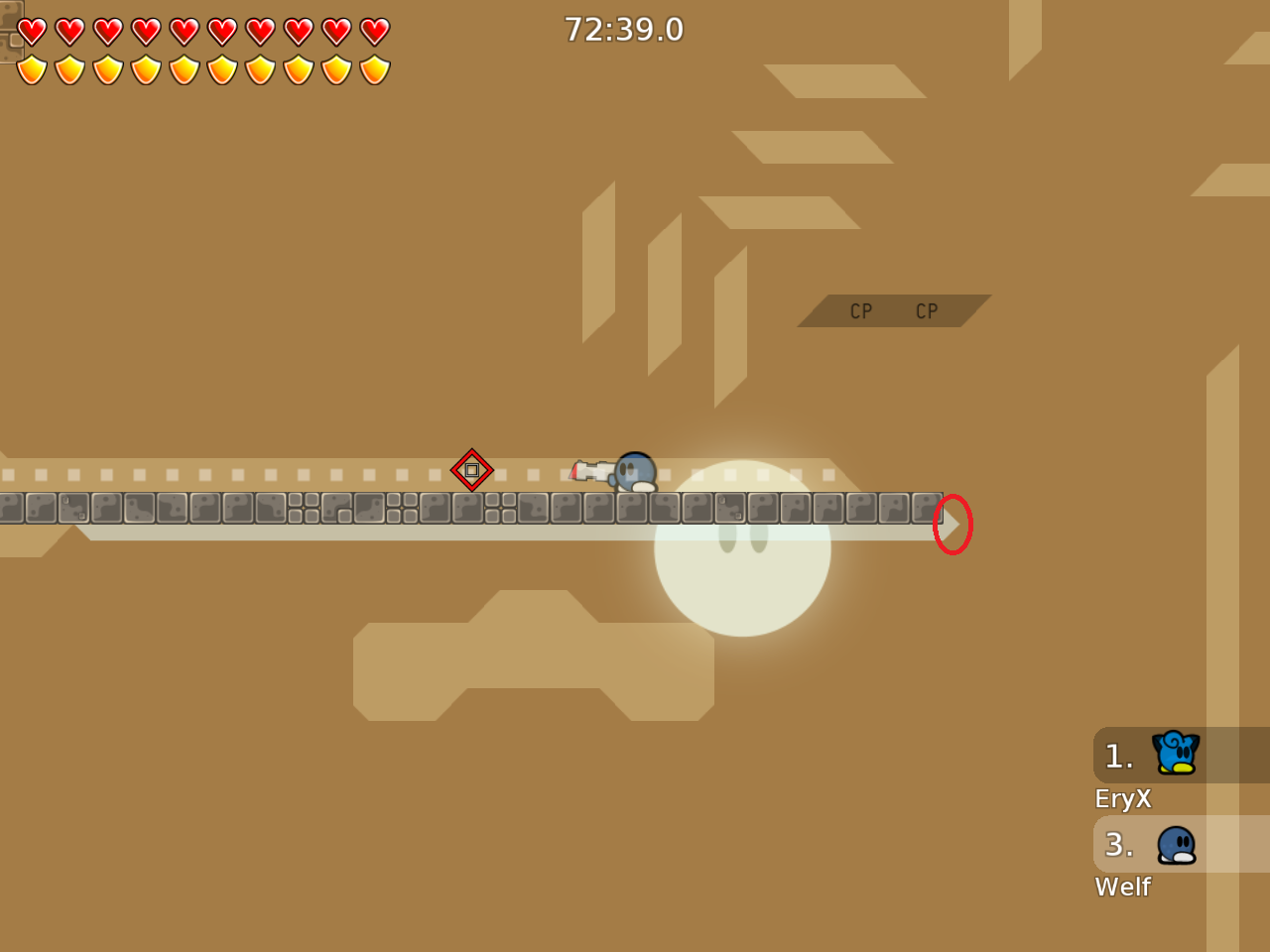
Task: Expand the right CP checkpoint label
Action: (926, 310)
